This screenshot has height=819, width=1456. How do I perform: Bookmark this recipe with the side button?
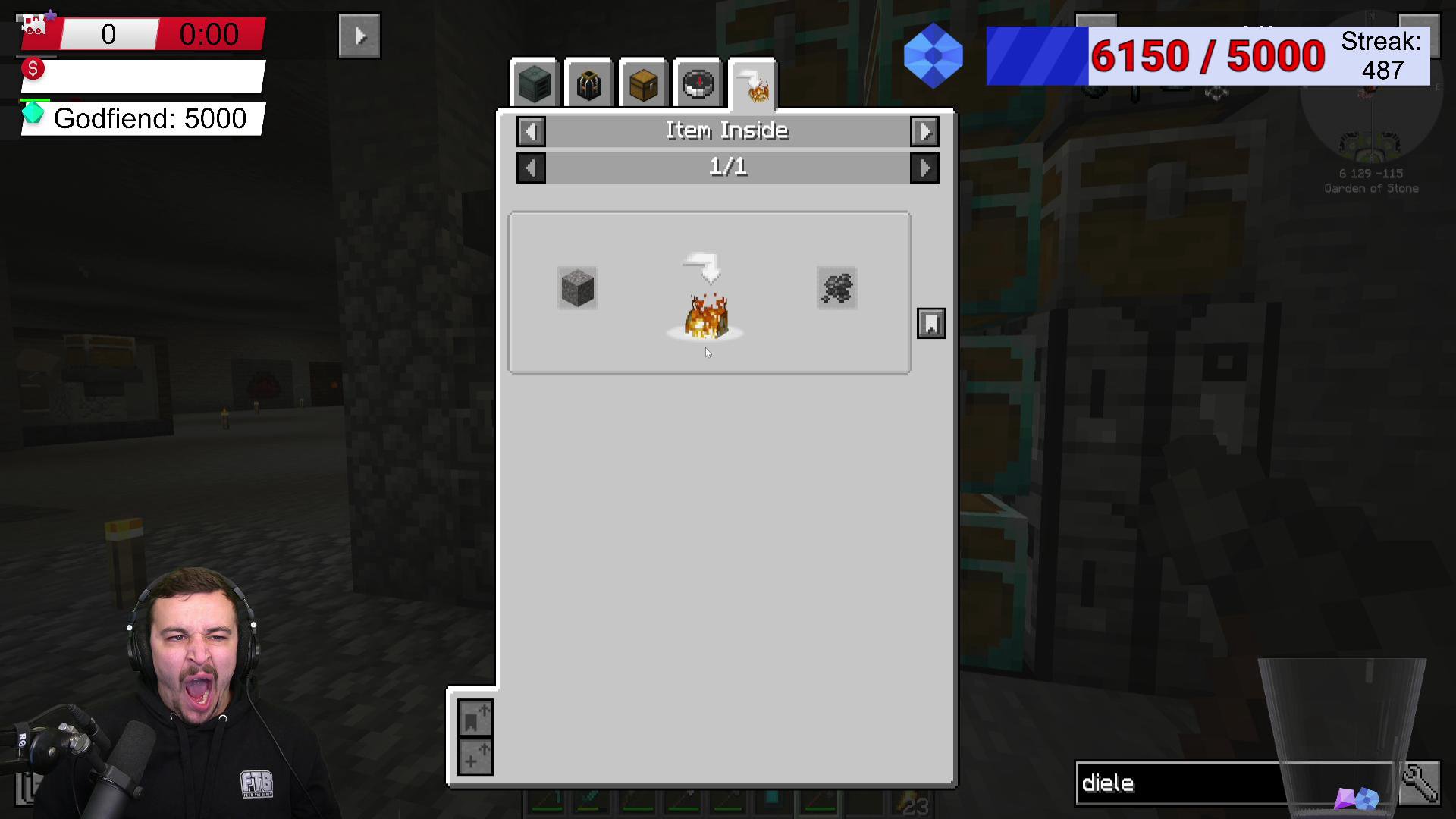tap(931, 324)
